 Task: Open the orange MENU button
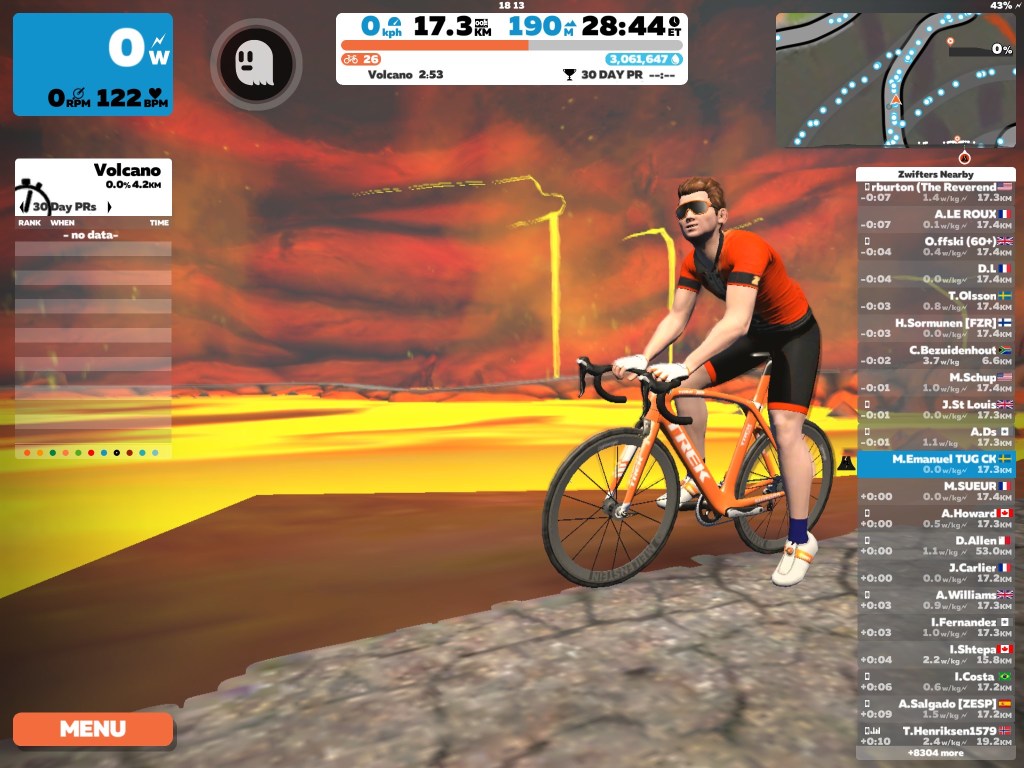93,729
